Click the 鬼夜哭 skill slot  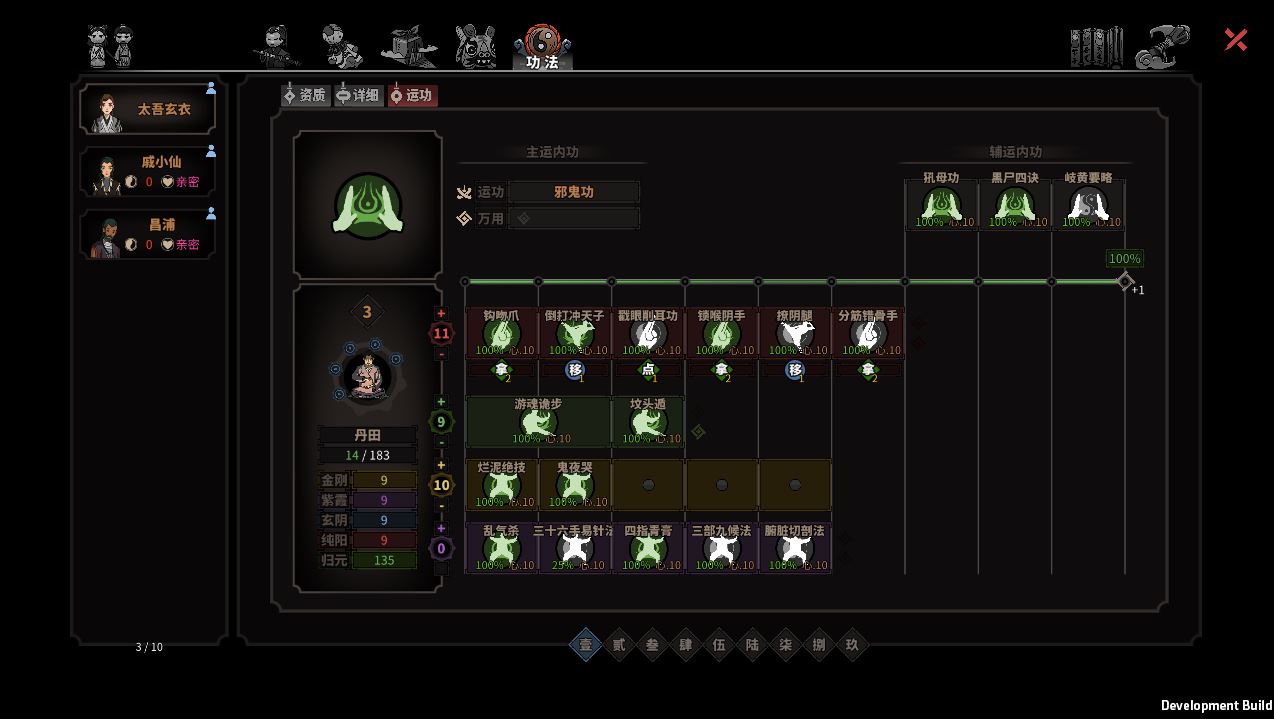(575, 484)
